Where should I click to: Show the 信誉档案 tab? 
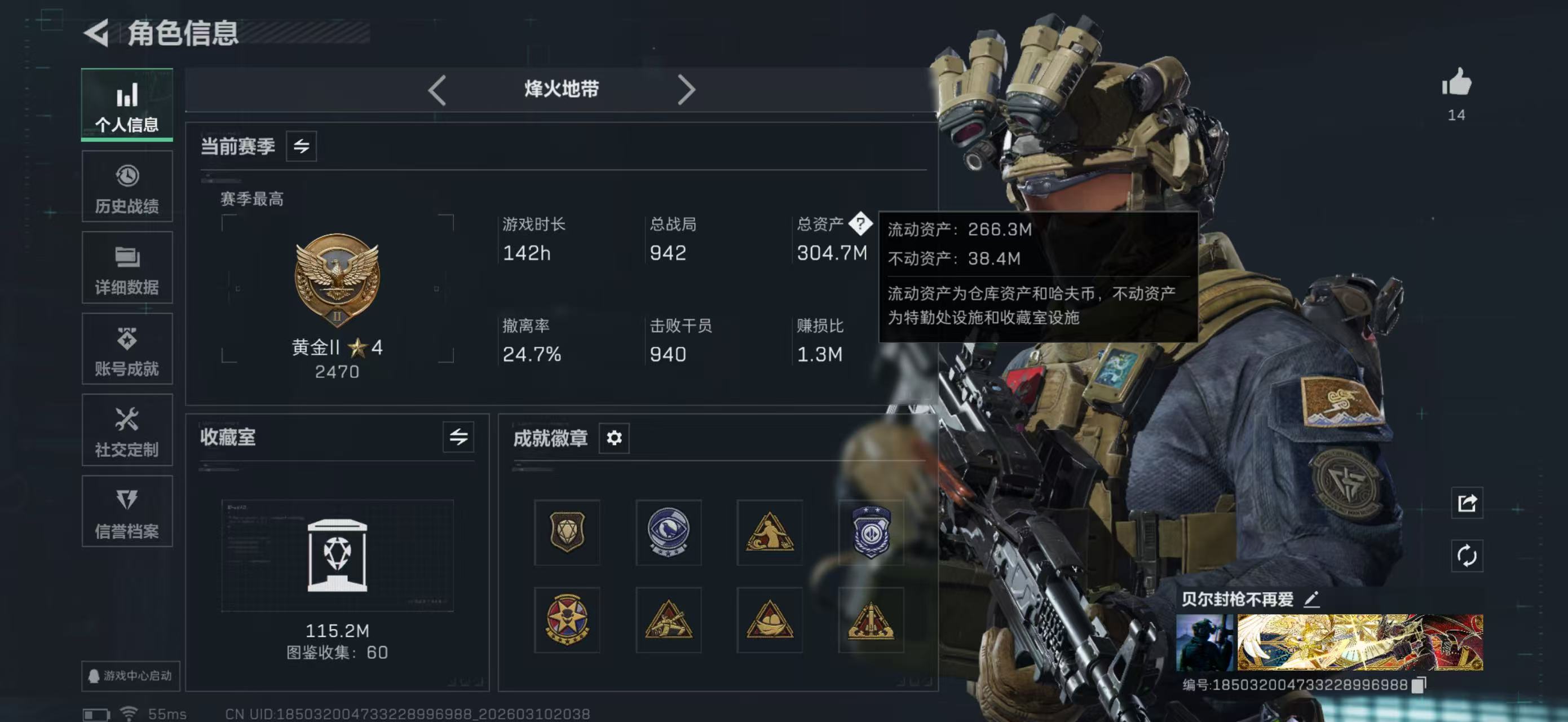(x=127, y=512)
